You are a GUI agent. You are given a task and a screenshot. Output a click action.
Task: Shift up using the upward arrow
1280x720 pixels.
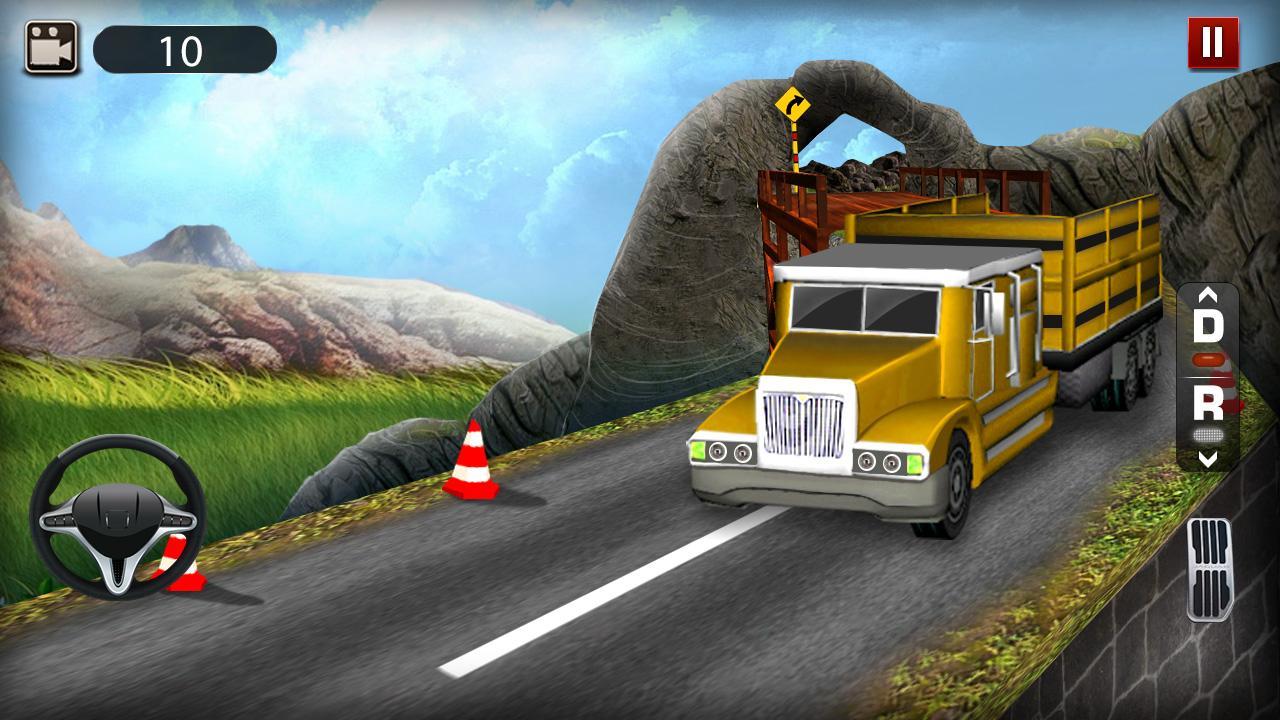click(1209, 296)
